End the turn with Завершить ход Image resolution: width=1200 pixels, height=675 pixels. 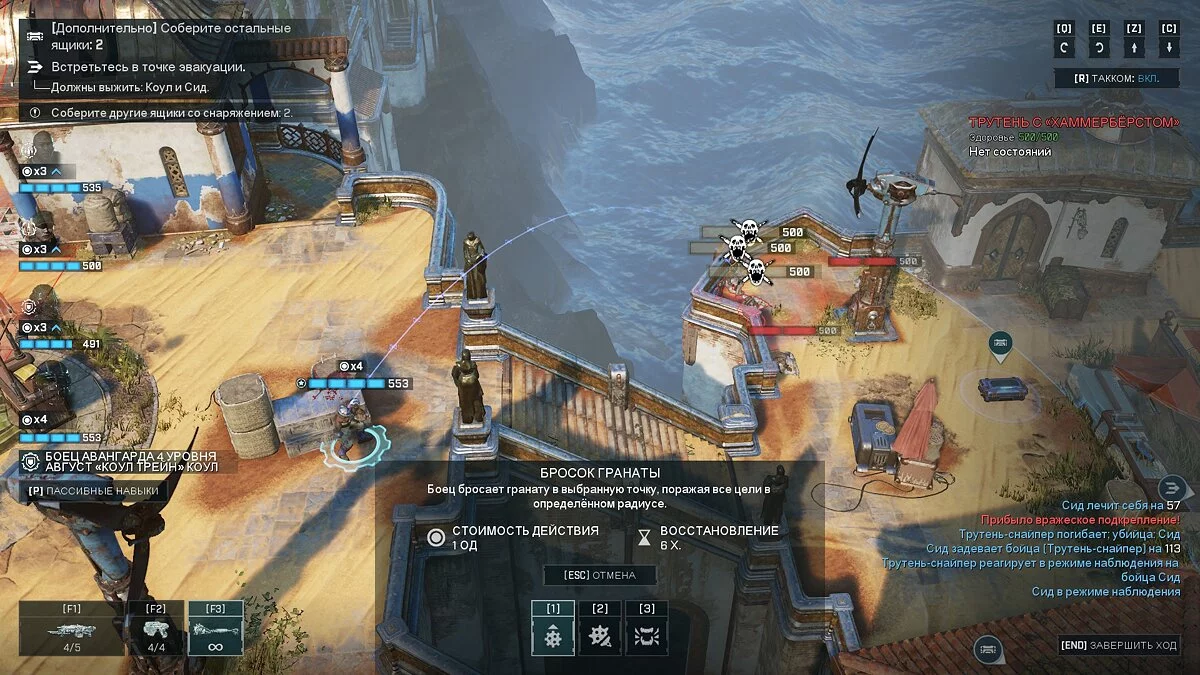pyautogui.click(x=1119, y=645)
